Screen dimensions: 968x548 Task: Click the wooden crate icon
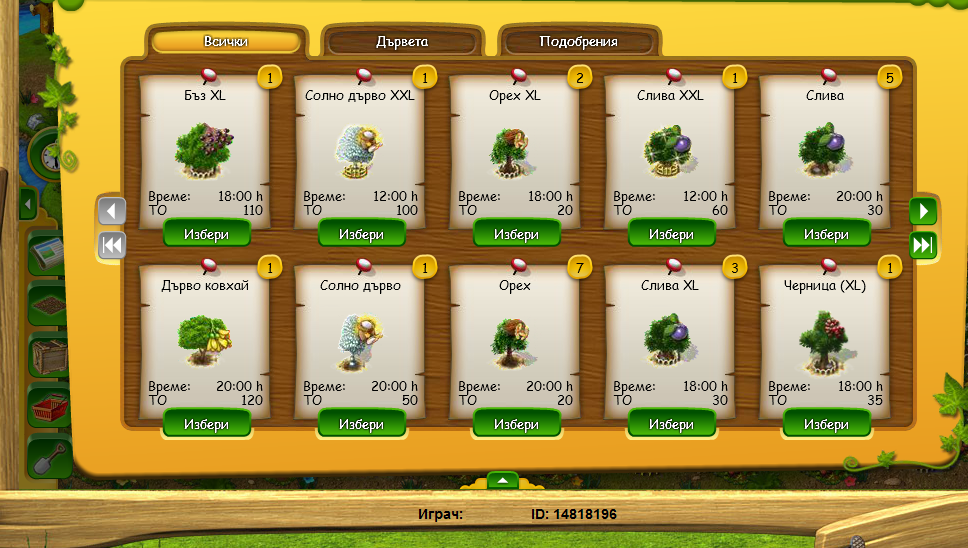47,354
